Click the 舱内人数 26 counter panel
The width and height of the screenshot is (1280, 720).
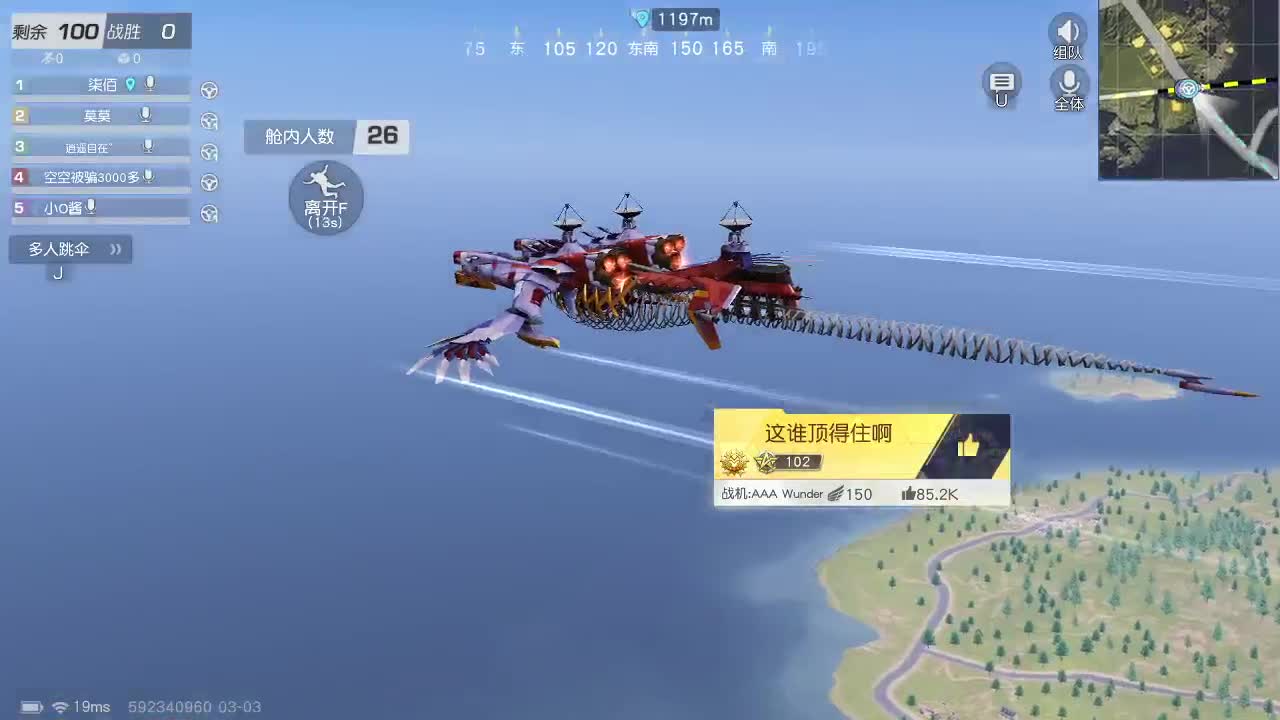click(325, 137)
